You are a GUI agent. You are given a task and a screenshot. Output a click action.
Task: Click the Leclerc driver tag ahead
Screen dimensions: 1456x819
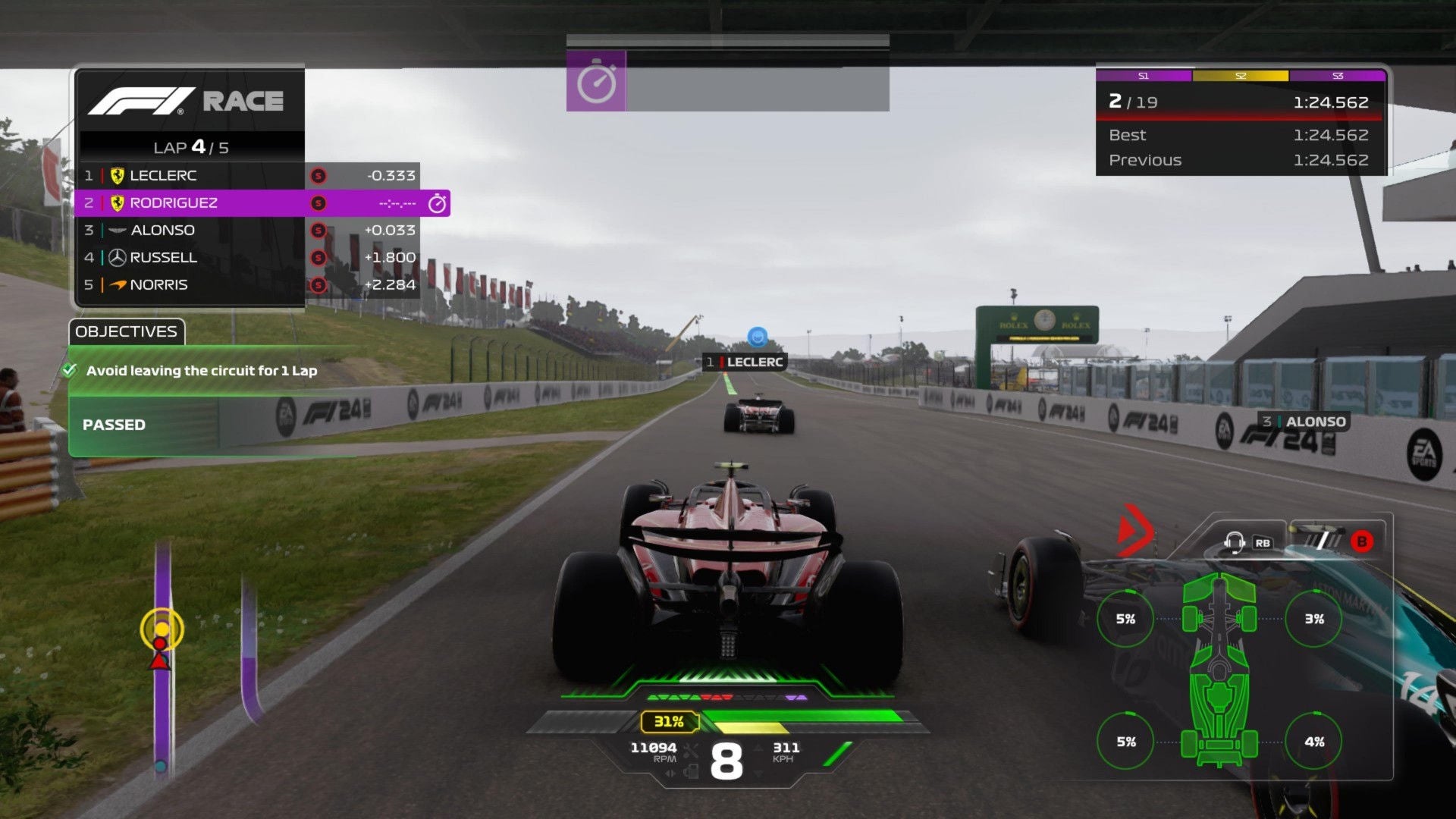[745, 362]
